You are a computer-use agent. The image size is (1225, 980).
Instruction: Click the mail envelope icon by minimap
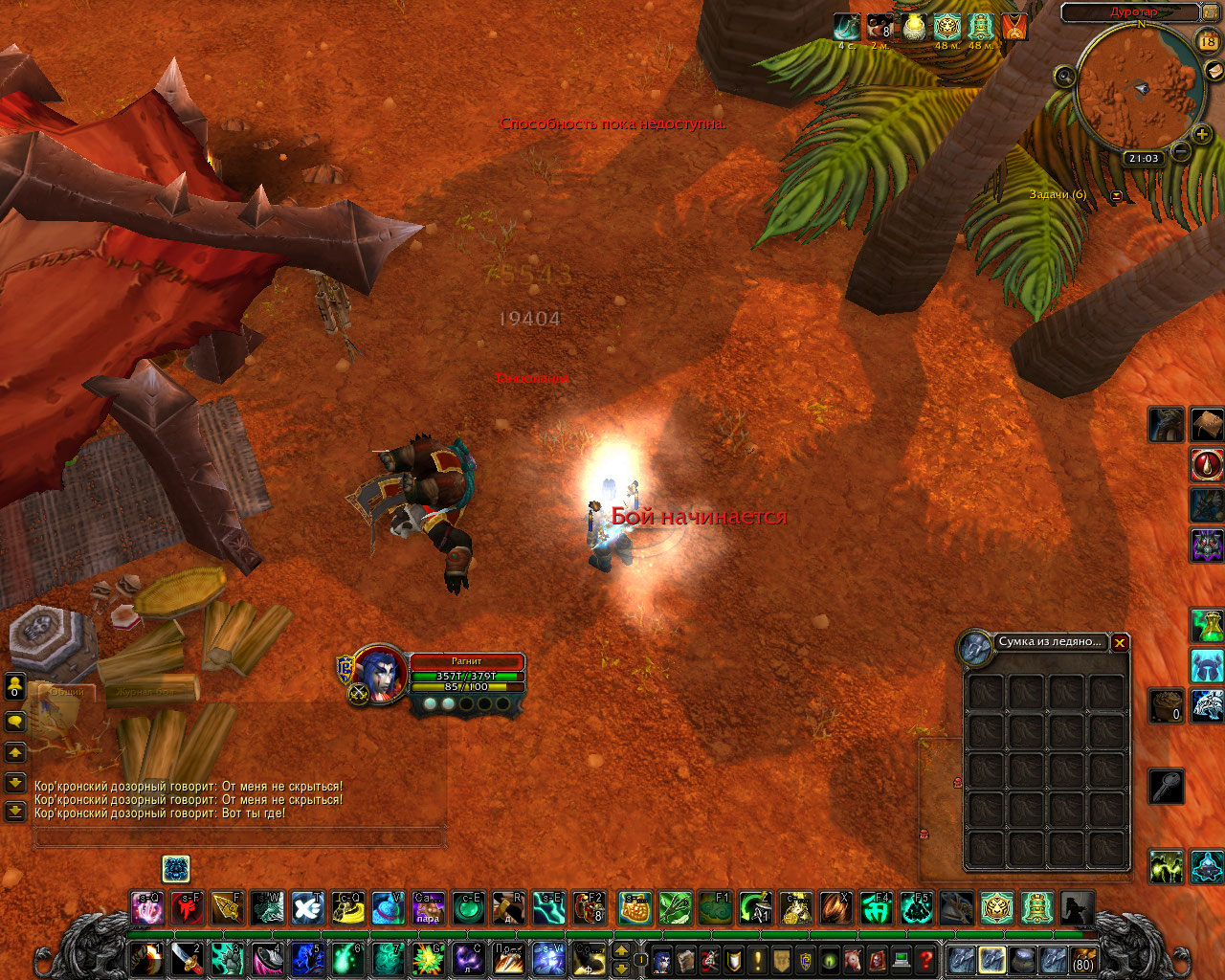point(1213,69)
